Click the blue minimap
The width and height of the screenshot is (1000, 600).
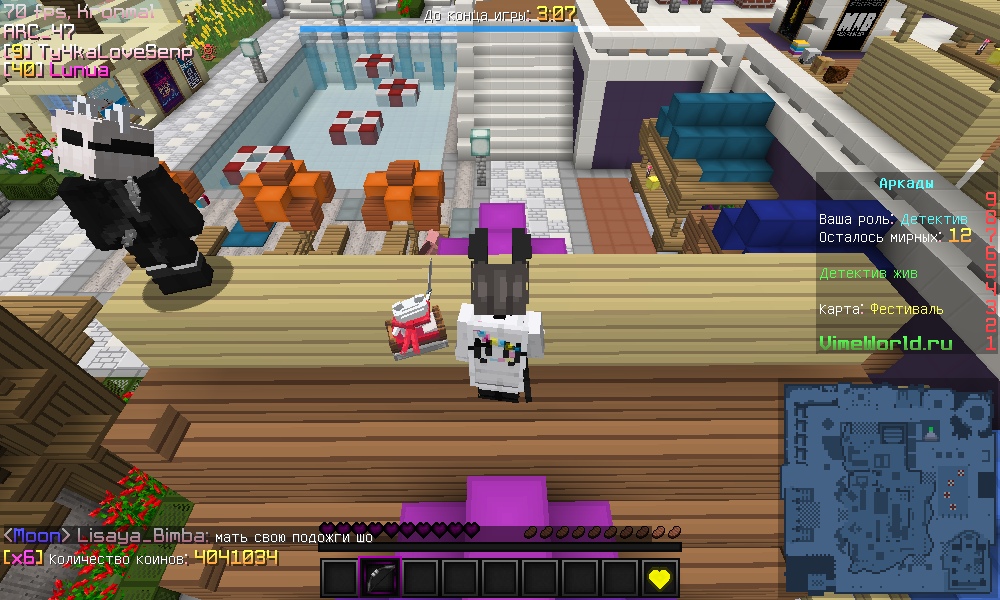point(889,488)
